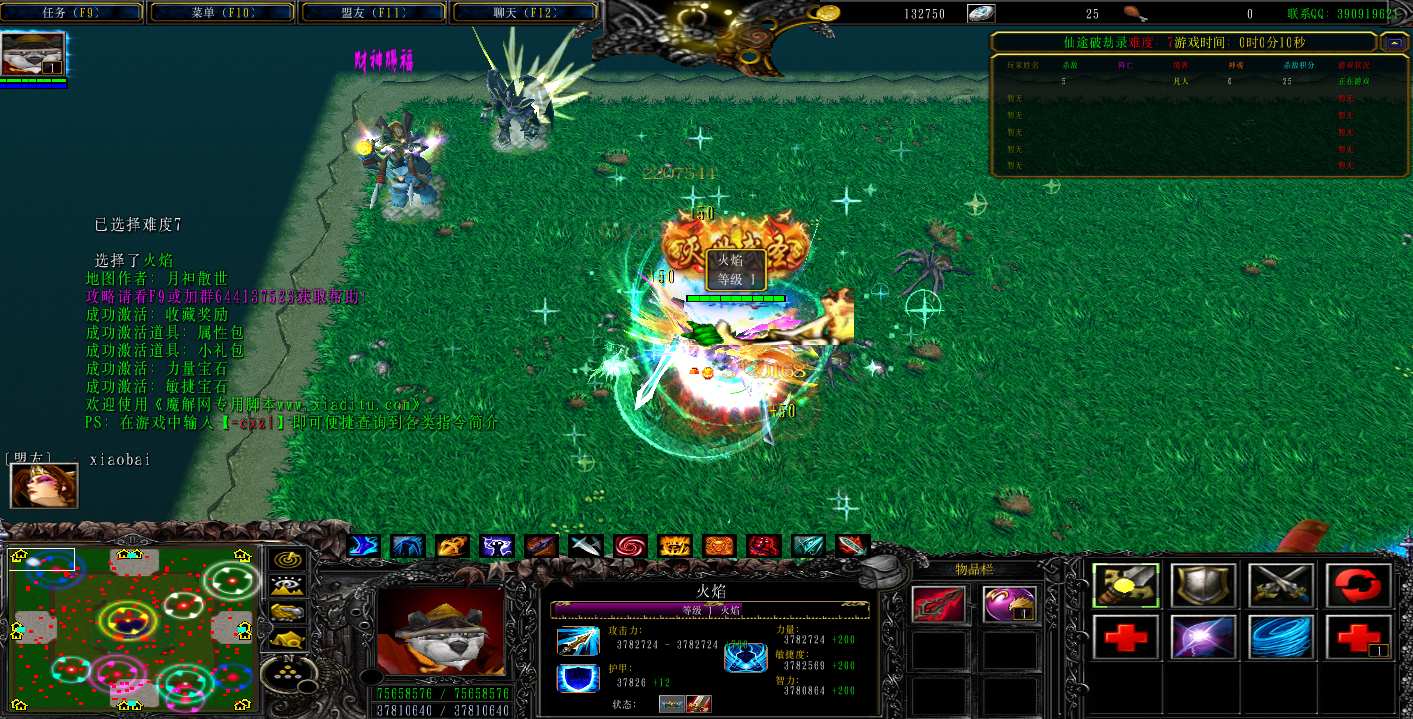Collapse the scoreboard with its corner button
1413x719 pixels.
tap(1393, 43)
